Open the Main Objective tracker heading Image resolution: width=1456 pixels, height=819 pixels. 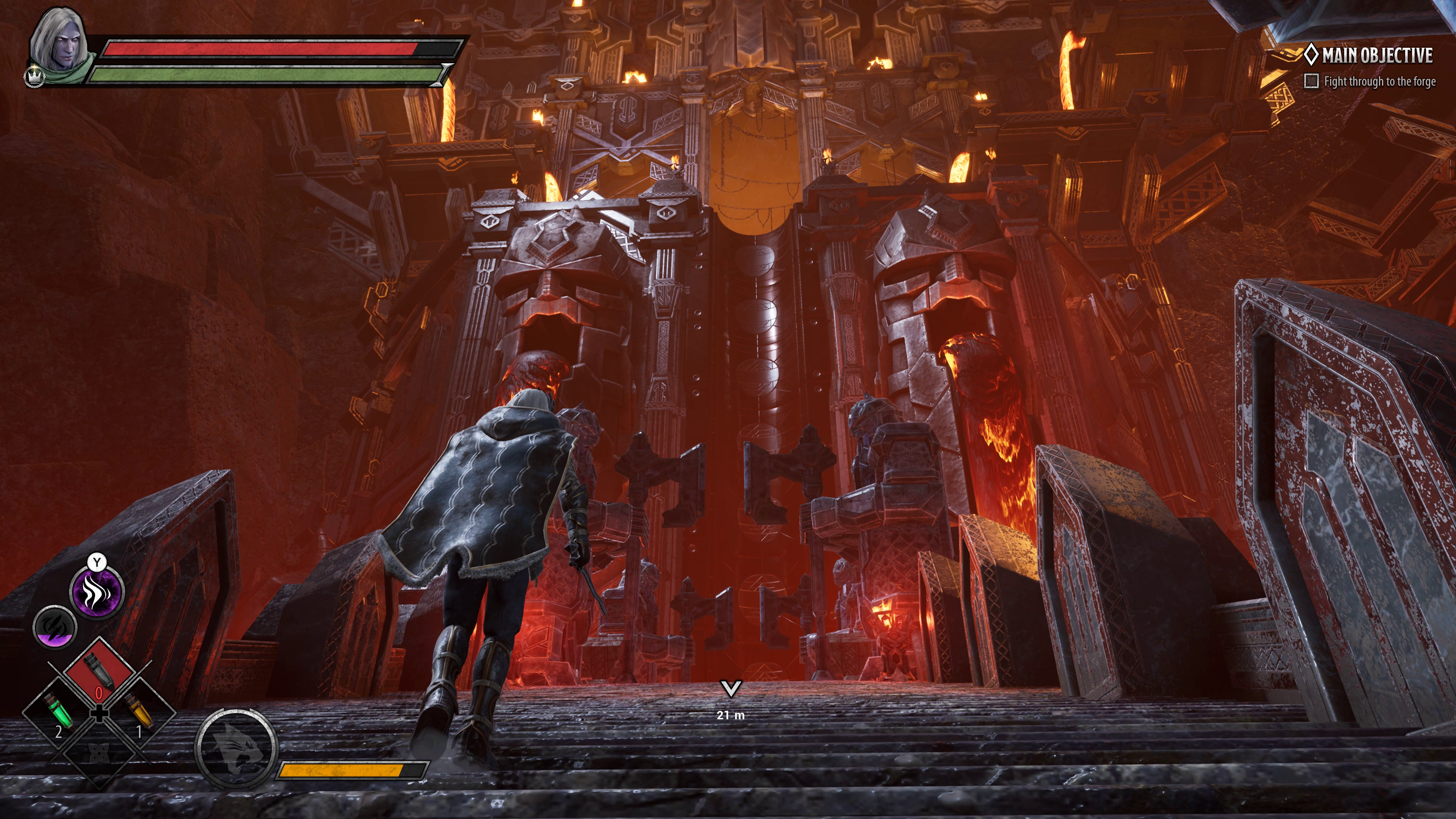[x=1376, y=55]
